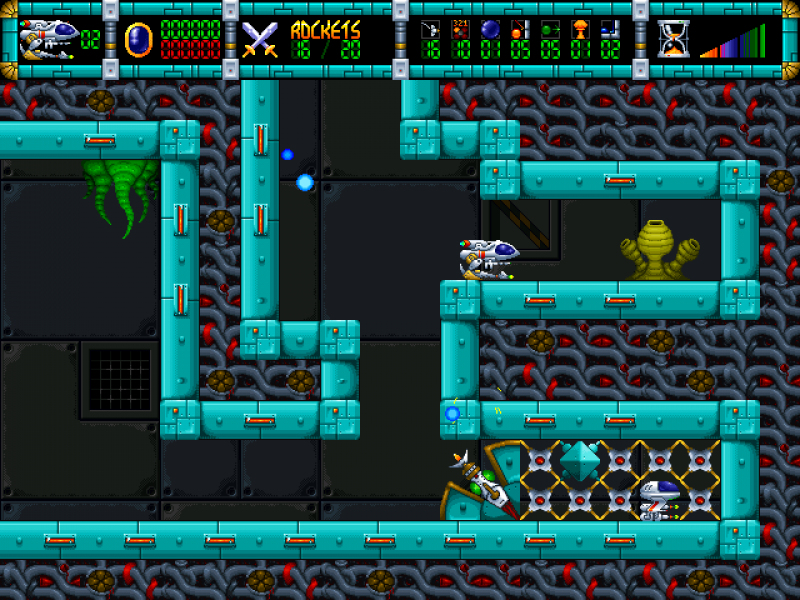Activate the green ball with arrow icon
Image resolution: width=800 pixels, height=600 pixels.
(550, 29)
